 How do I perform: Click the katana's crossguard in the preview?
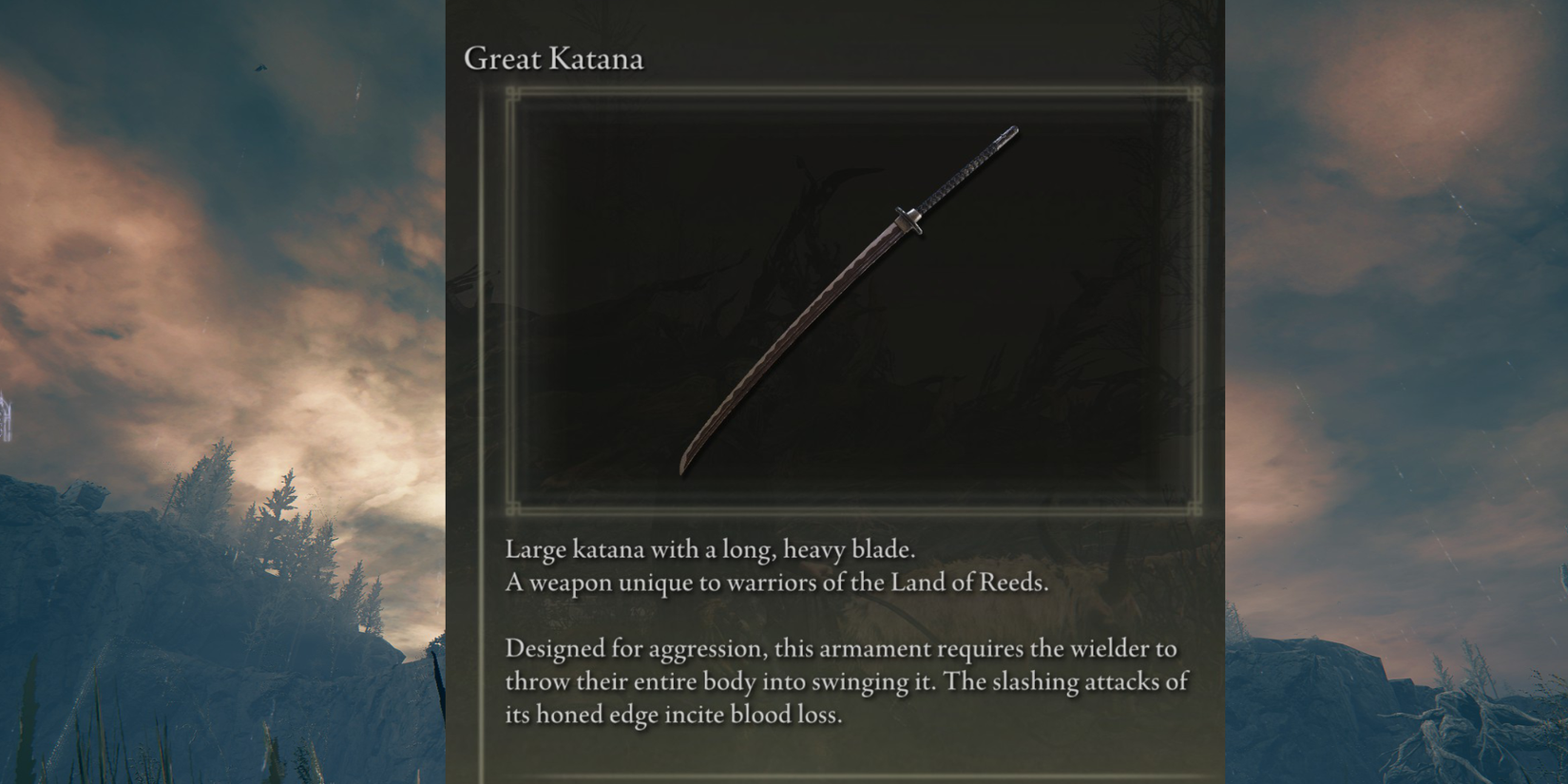click(910, 220)
